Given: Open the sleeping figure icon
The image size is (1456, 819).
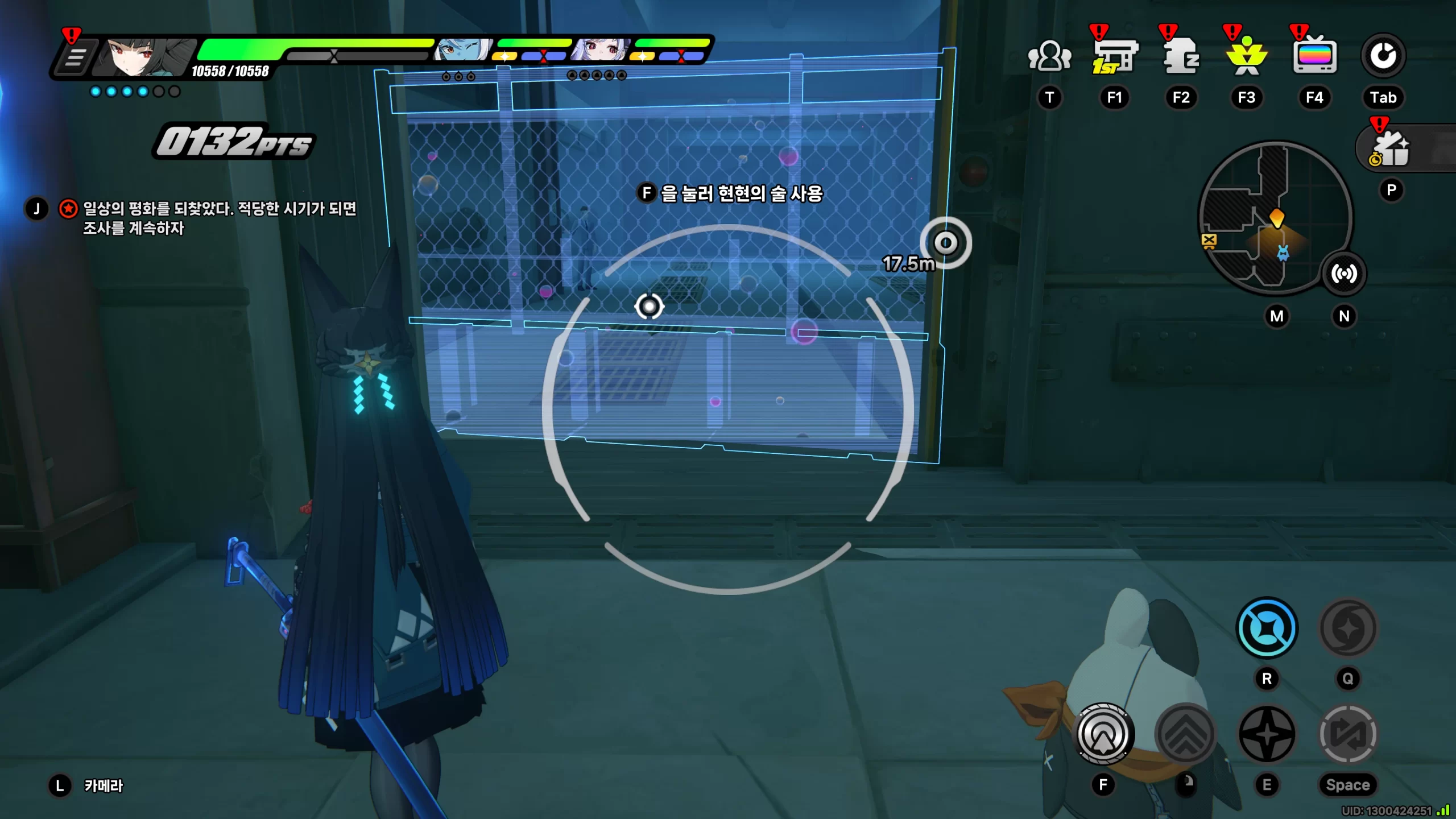Looking at the screenshot, I should click(1181, 57).
